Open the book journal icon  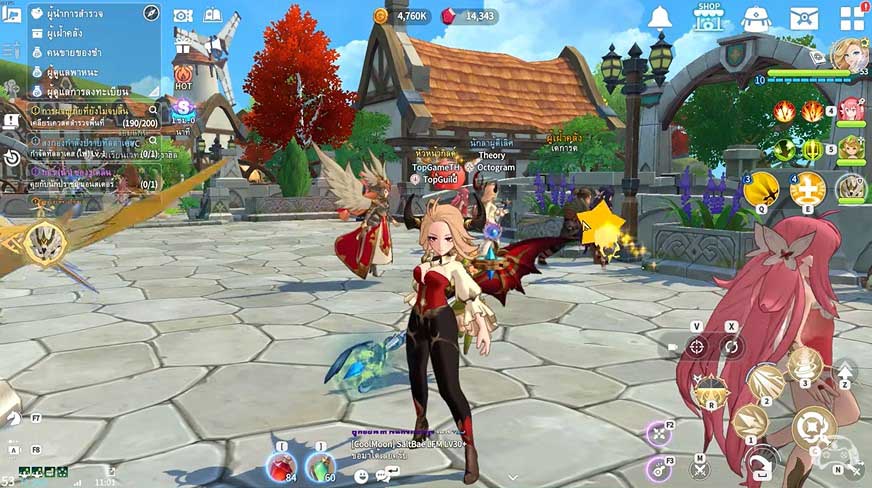pyautogui.click(x=213, y=15)
